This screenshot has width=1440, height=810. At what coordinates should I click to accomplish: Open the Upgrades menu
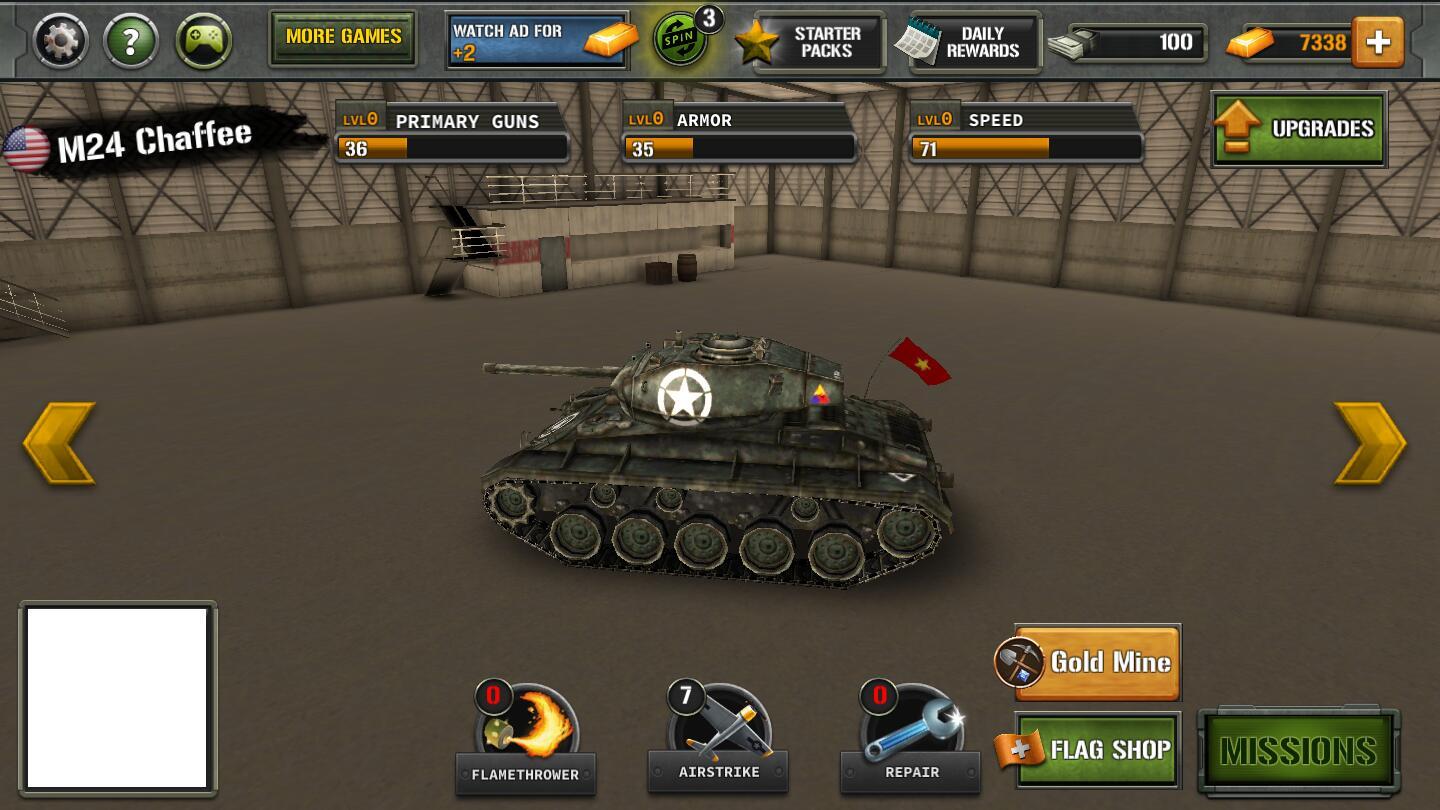pyautogui.click(x=1299, y=129)
